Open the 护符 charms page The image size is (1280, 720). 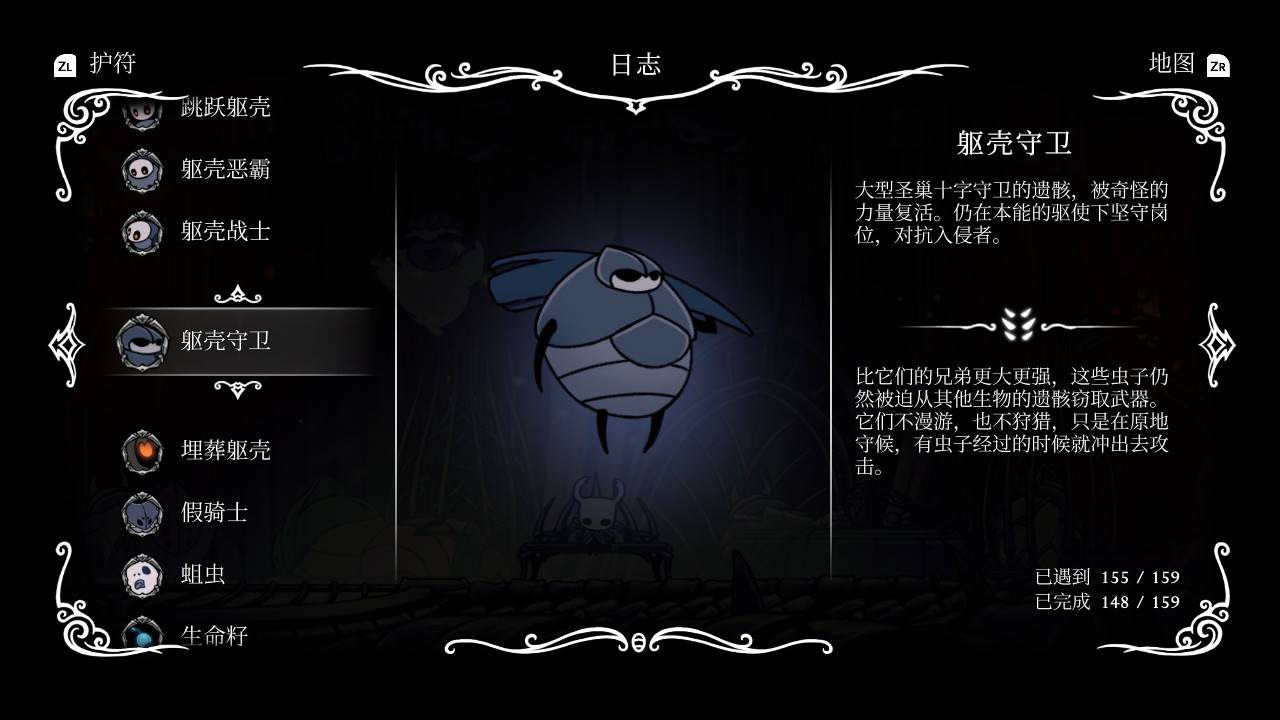(110, 60)
